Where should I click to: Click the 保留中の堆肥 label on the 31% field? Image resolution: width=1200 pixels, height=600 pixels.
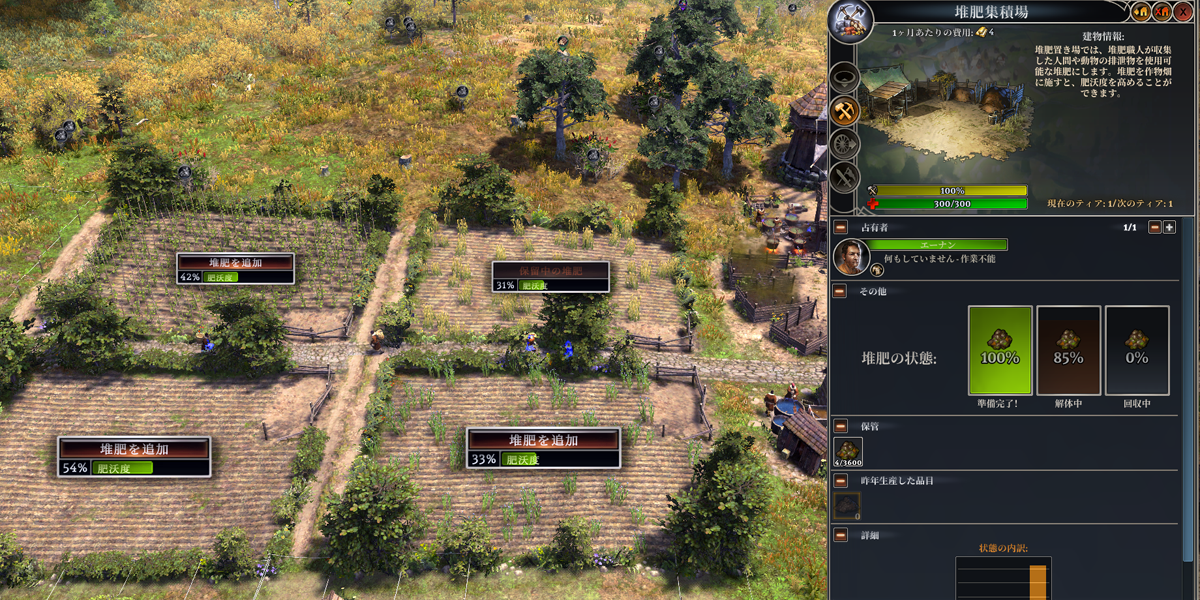coord(550,270)
